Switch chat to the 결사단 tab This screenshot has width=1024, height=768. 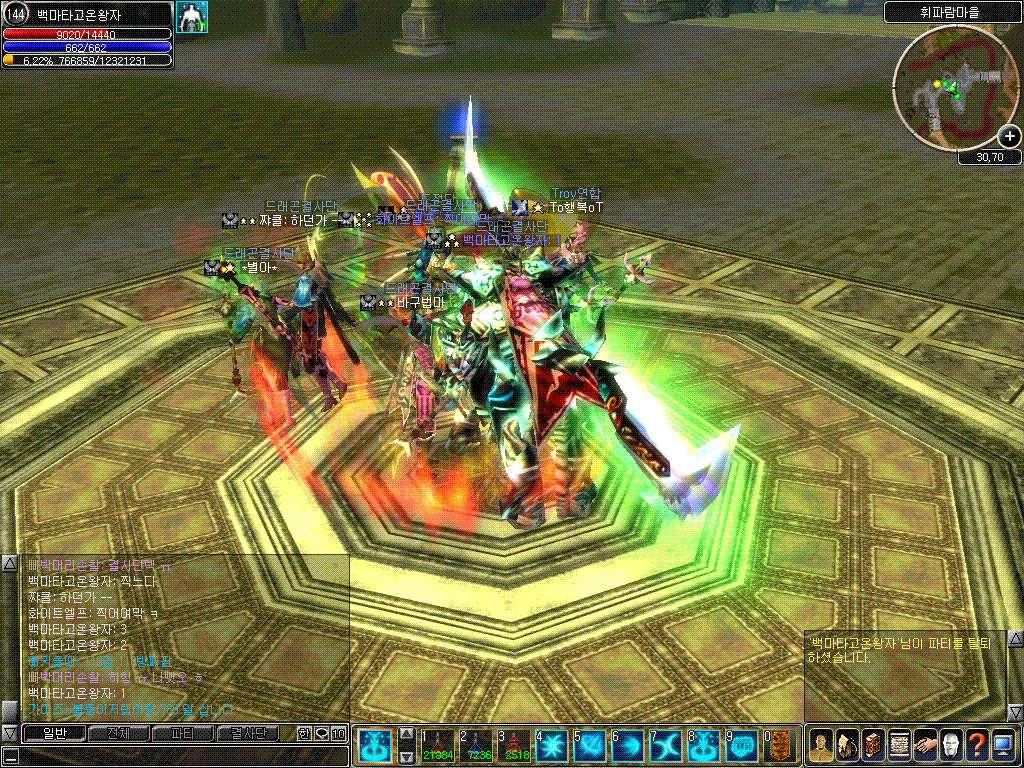246,733
